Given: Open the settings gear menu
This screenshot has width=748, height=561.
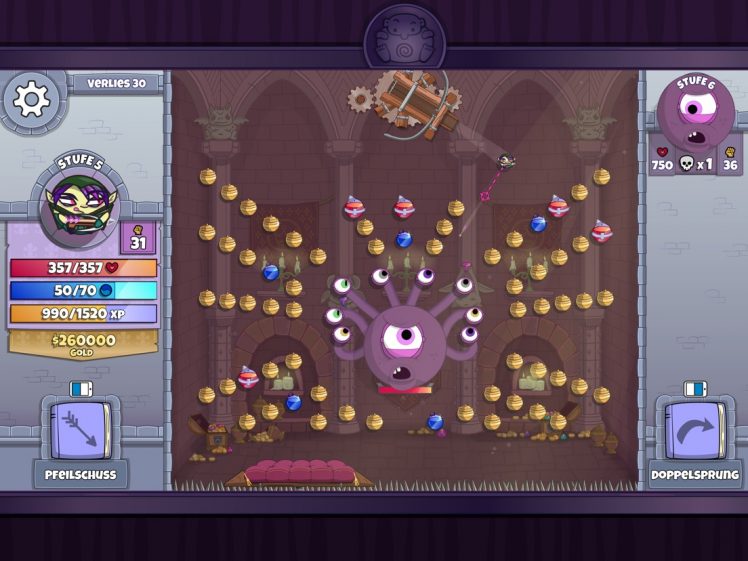Looking at the screenshot, I should pyautogui.click(x=31, y=99).
